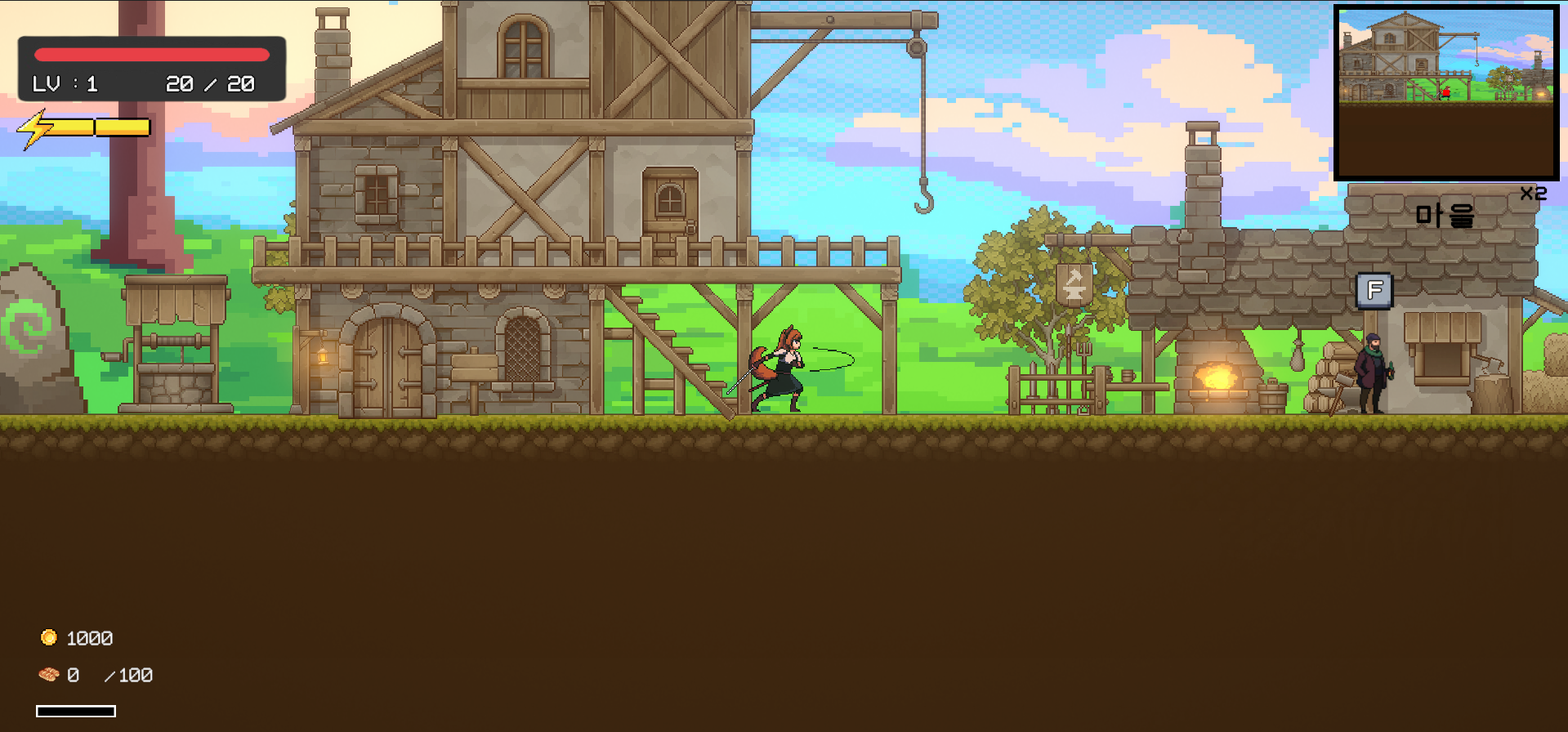
Task: Click the 20 / 20 HP readout
Action: pos(209,83)
